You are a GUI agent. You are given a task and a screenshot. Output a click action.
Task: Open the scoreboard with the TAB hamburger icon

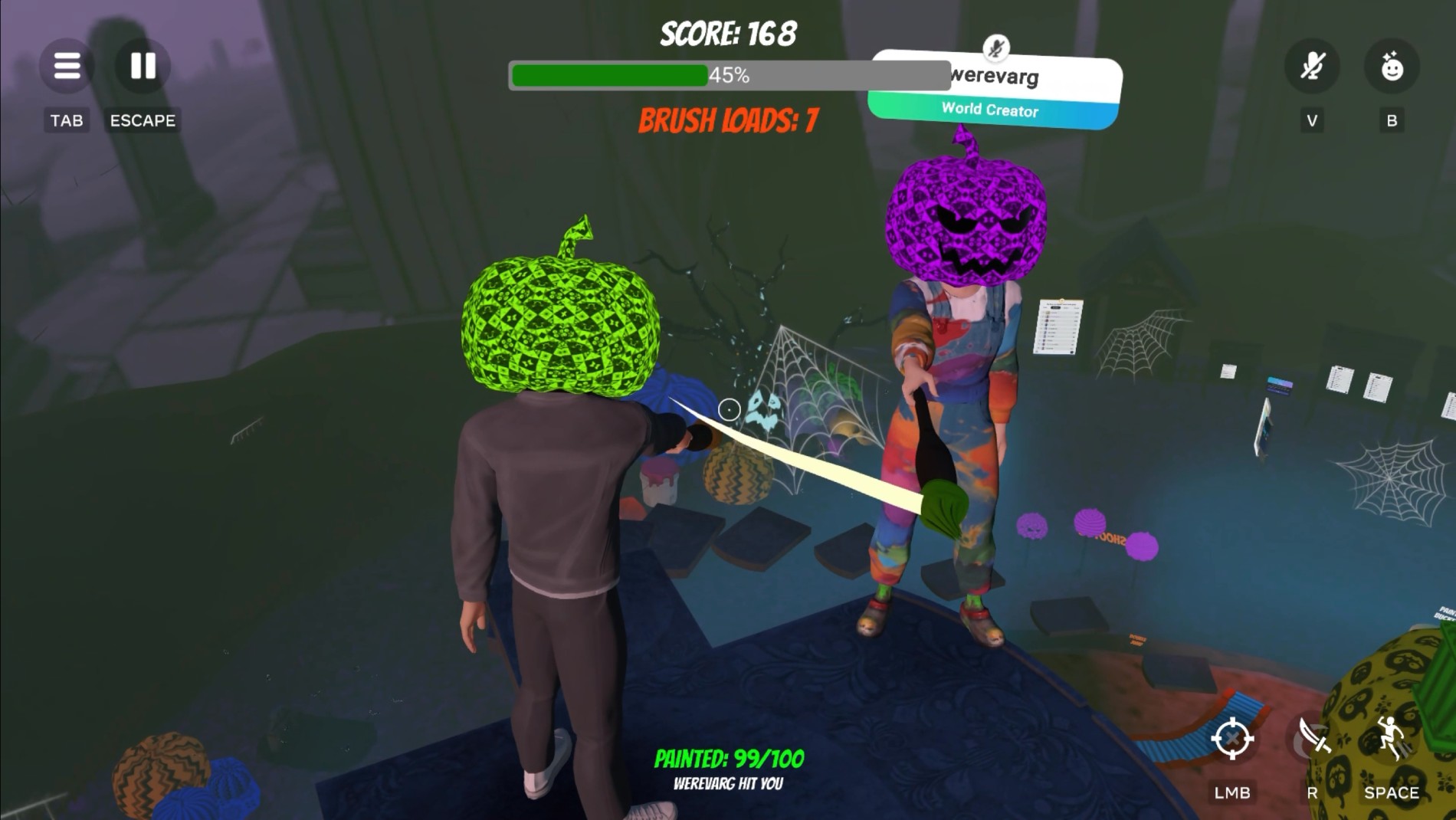[67, 67]
